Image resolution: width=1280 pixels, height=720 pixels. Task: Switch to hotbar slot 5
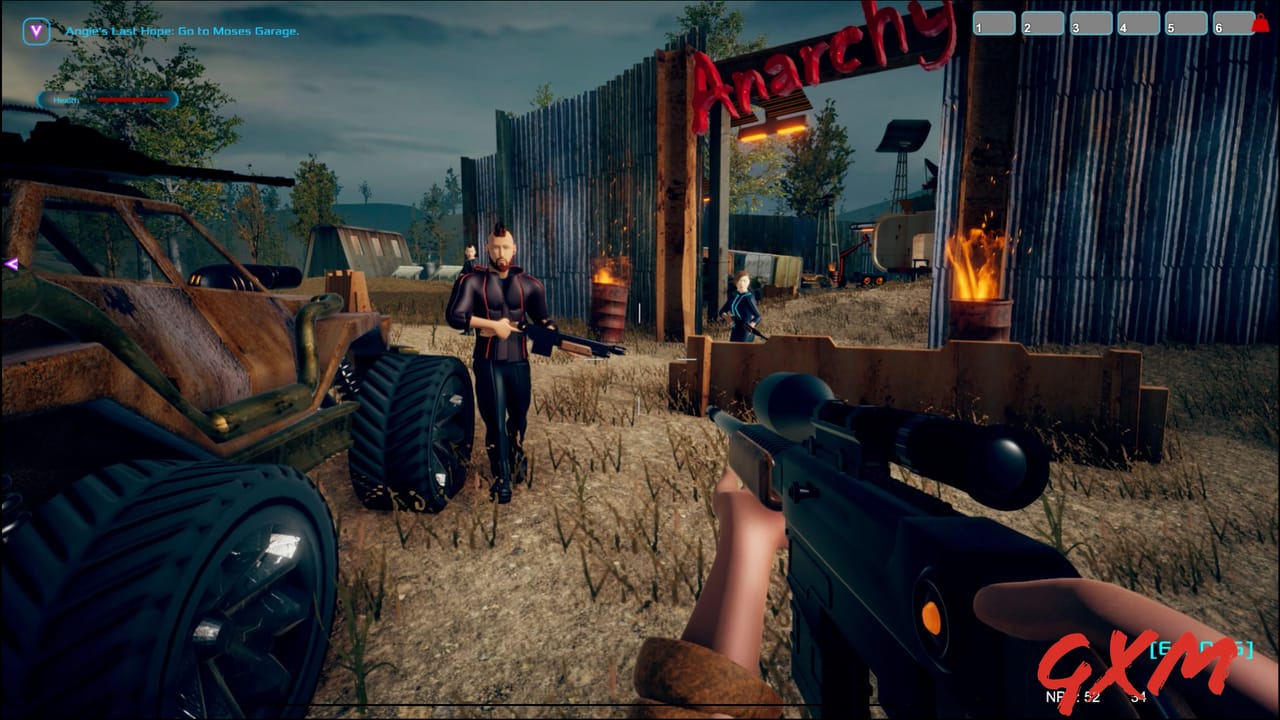[x=1186, y=23]
